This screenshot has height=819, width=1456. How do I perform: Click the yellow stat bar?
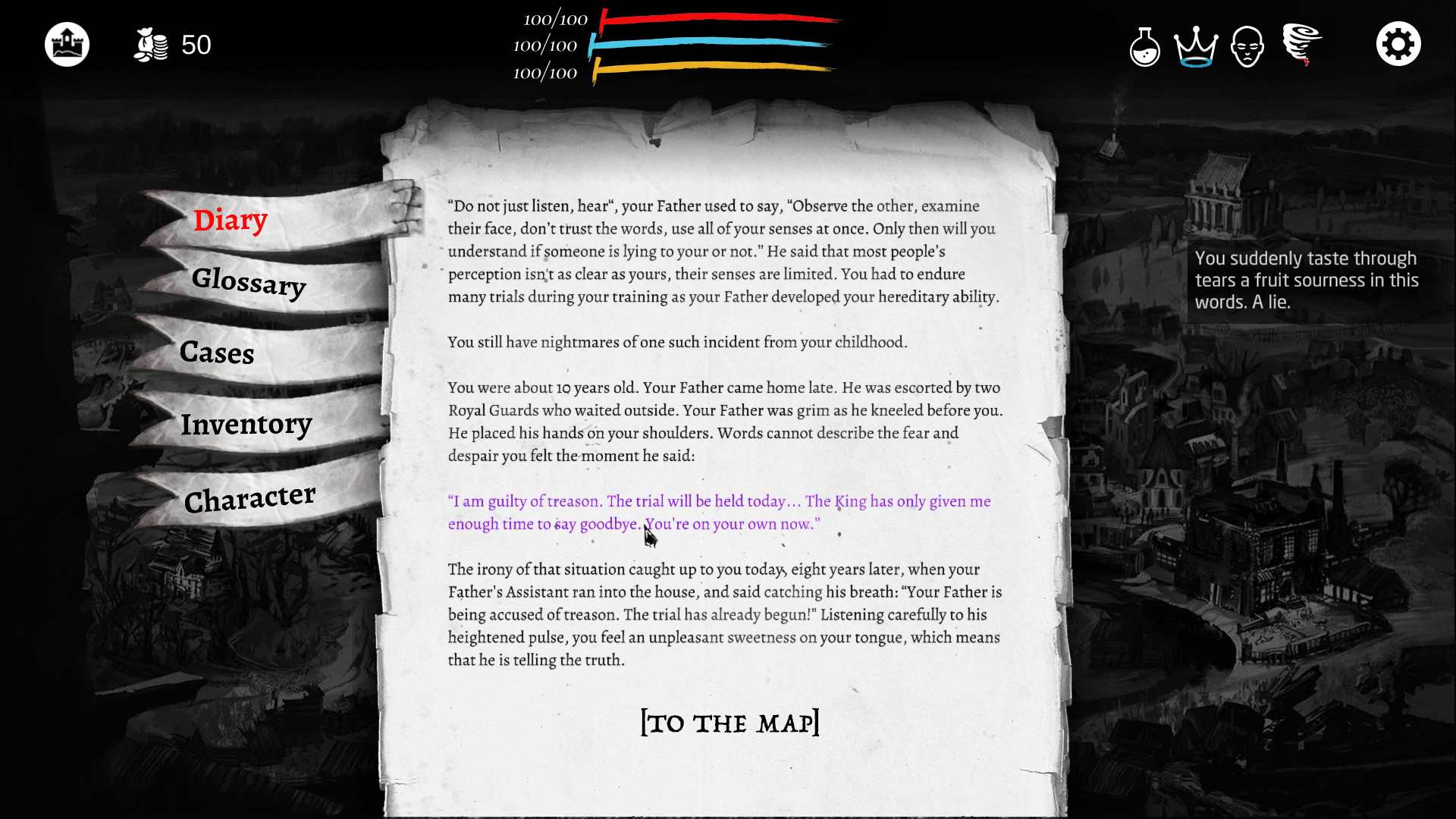[x=713, y=70]
